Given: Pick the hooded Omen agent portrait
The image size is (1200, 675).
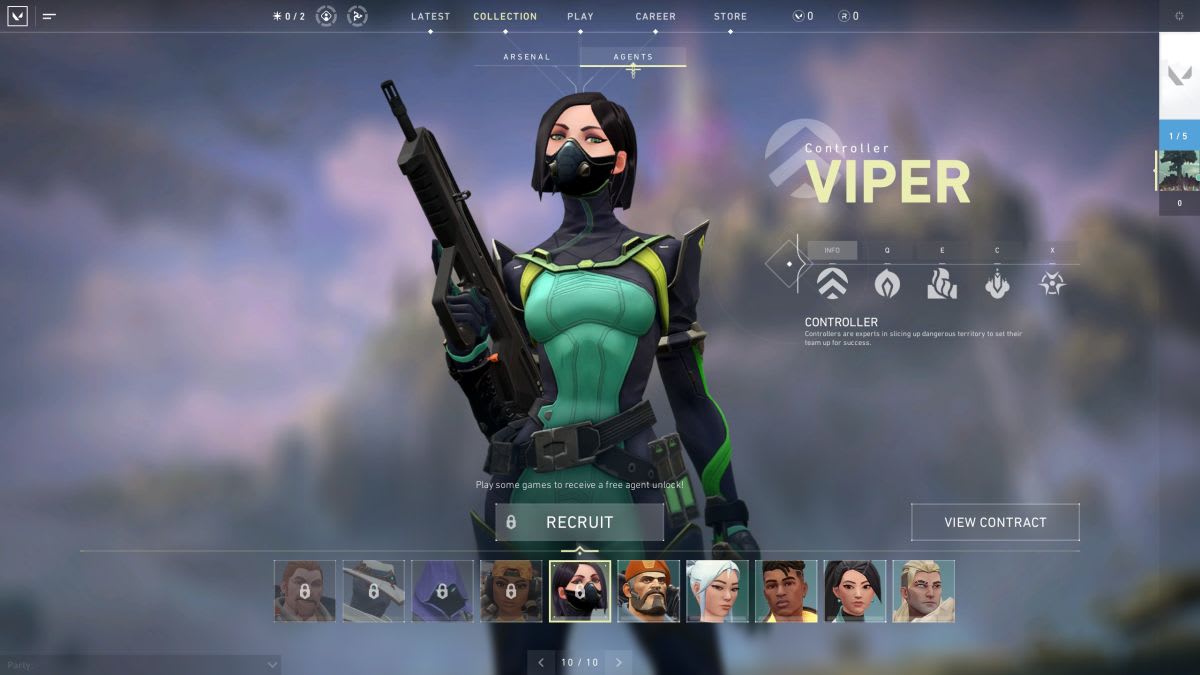Looking at the screenshot, I should click(x=442, y=591).
